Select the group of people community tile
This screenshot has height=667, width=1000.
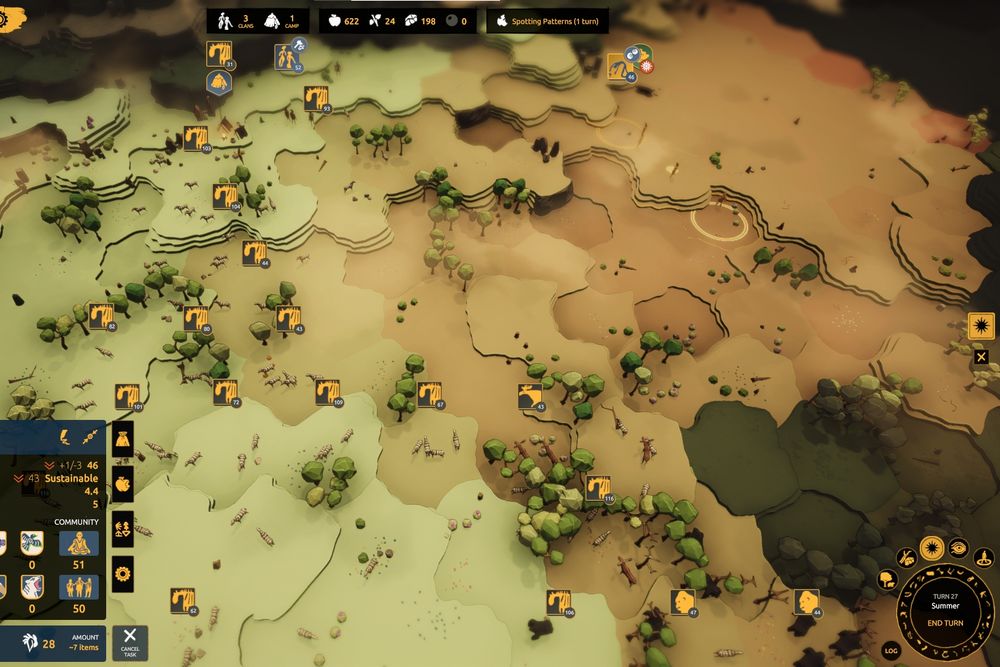coord(78,586)
